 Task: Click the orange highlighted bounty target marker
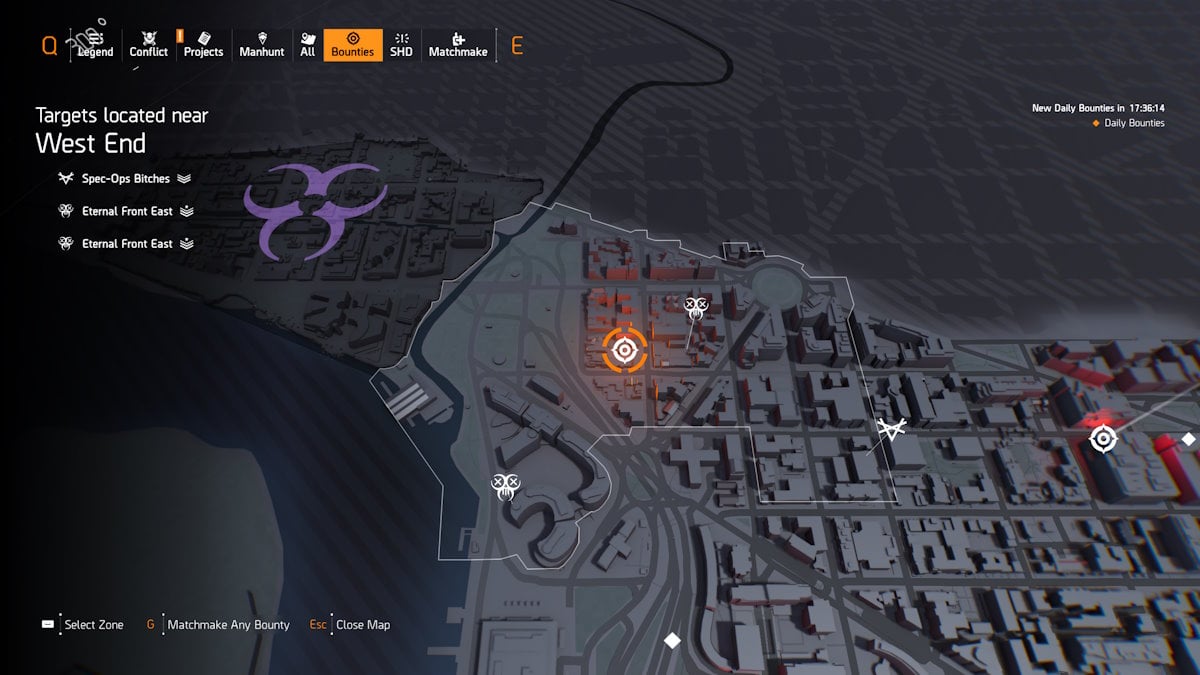tap(625, 350)
